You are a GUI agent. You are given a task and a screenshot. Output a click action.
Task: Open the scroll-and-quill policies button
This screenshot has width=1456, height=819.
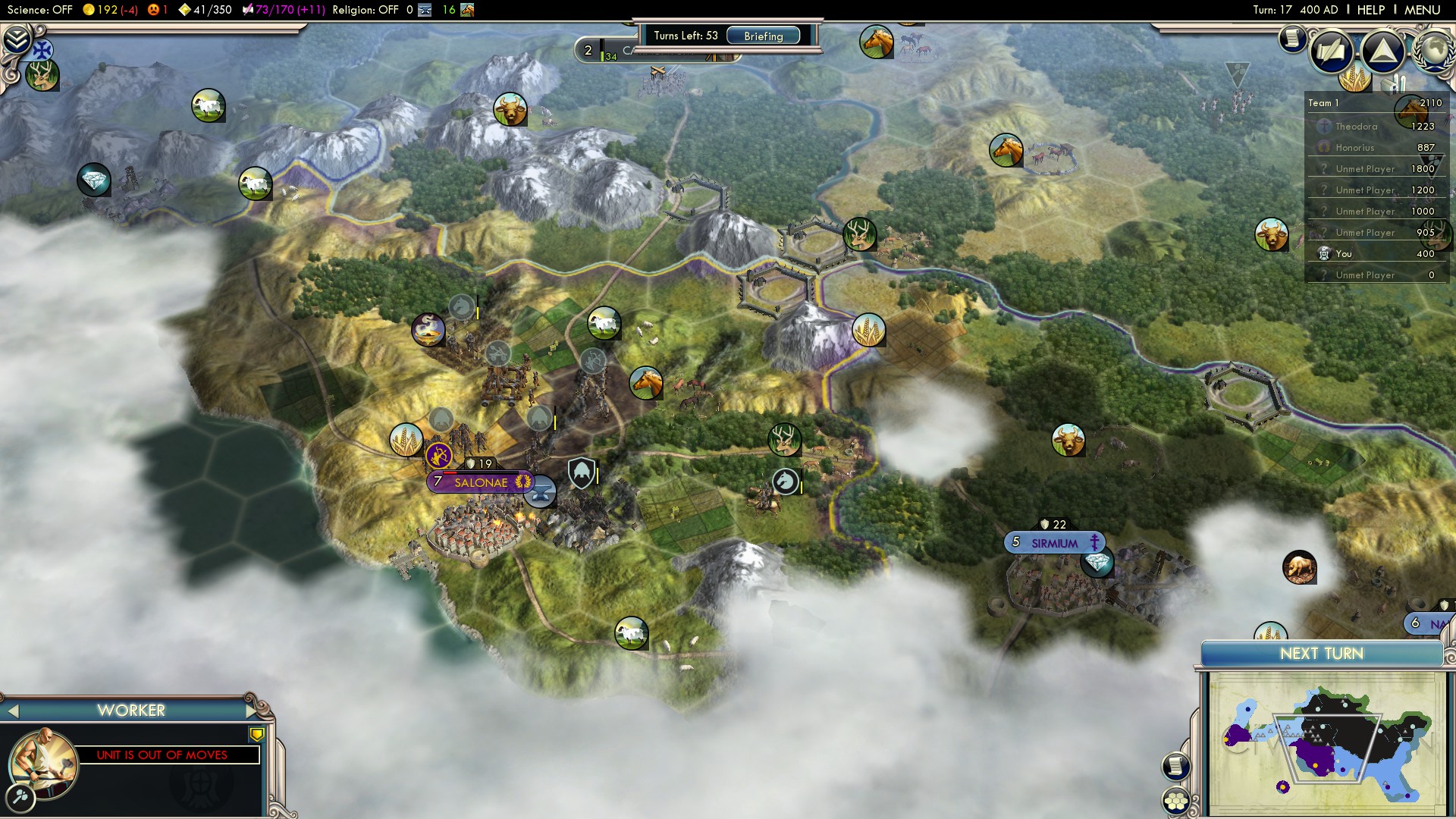tap(1331, 52)
